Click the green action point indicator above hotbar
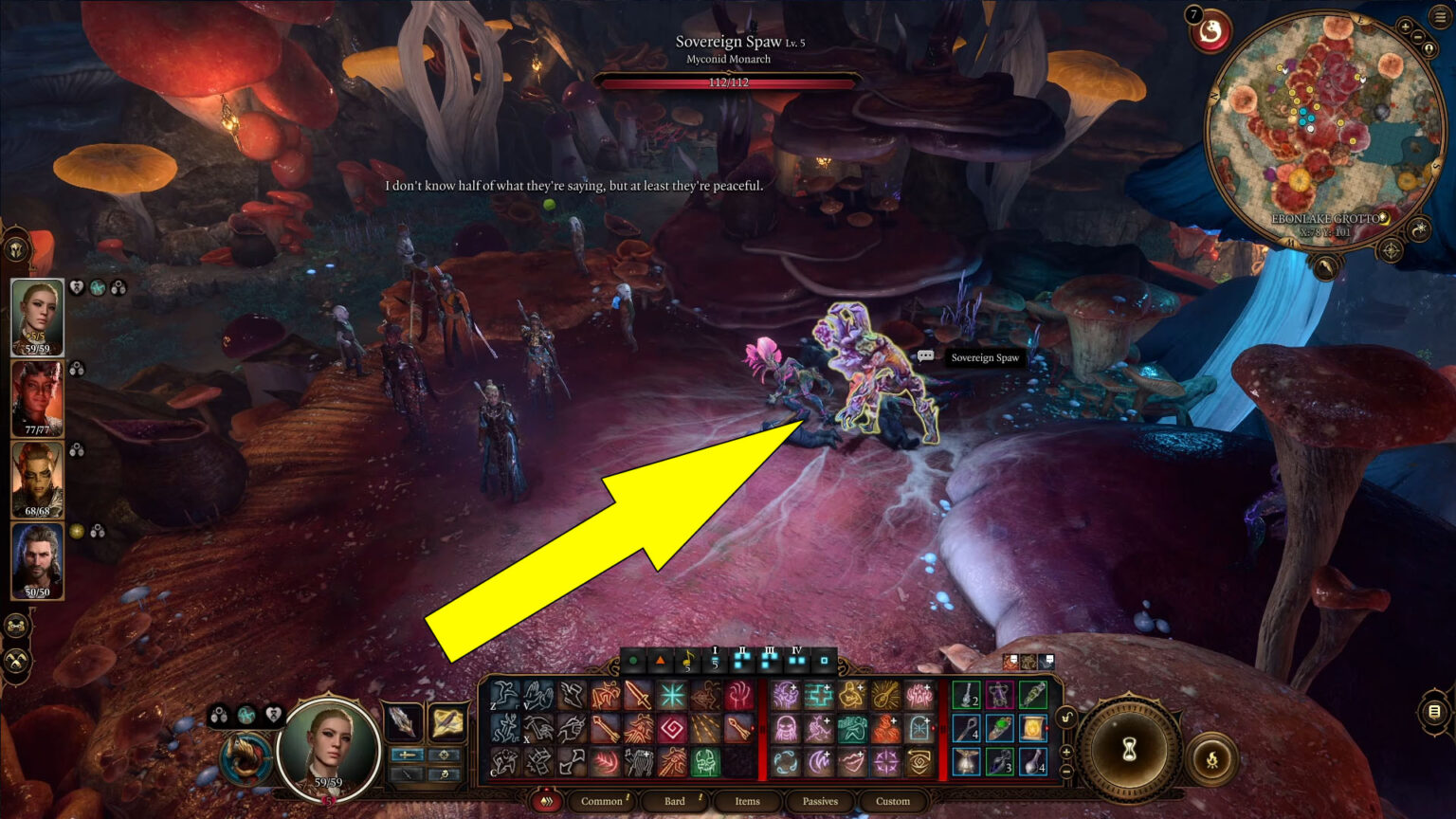Screen dimensions: 1456x819 (x=634, y=661)
